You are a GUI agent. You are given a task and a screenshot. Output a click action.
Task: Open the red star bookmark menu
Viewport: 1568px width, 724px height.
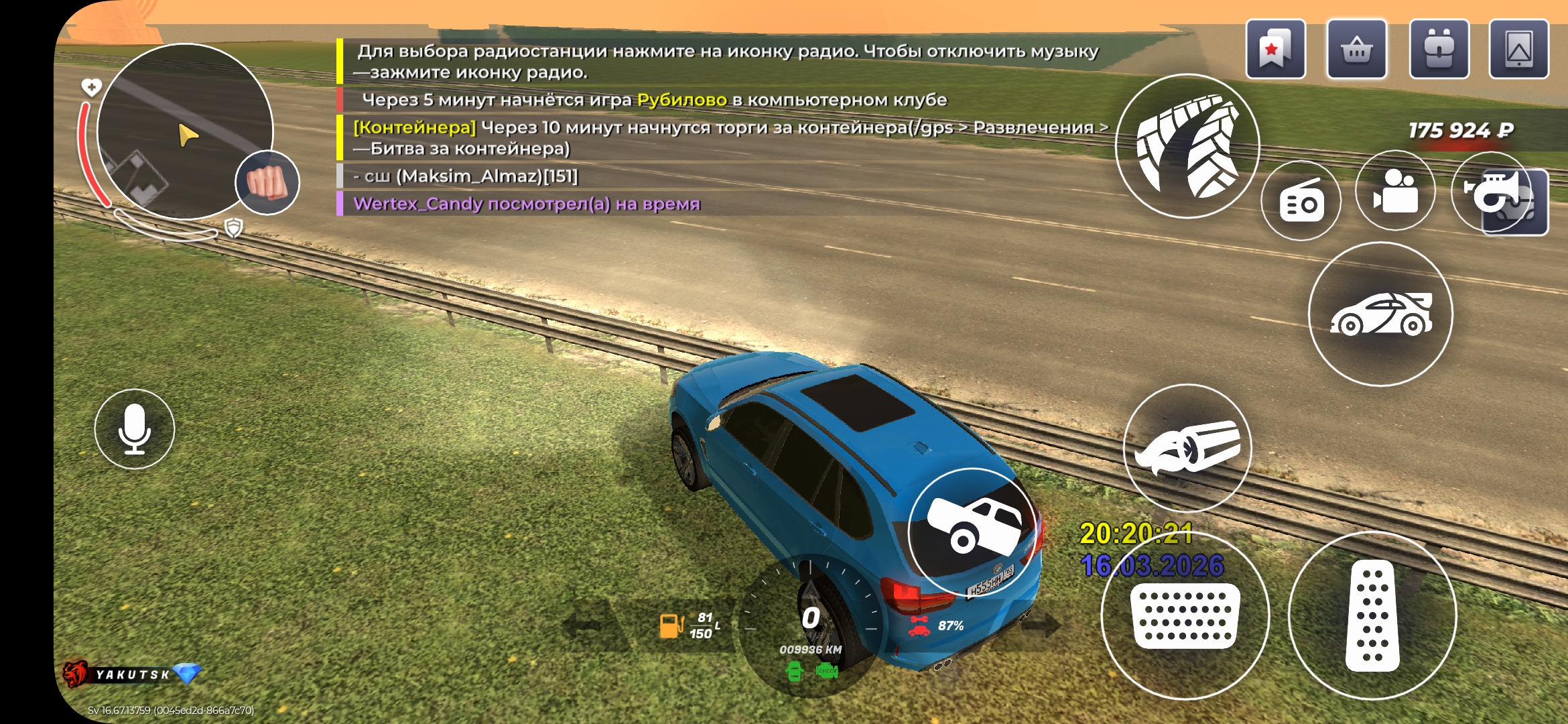pos(1275,50)
